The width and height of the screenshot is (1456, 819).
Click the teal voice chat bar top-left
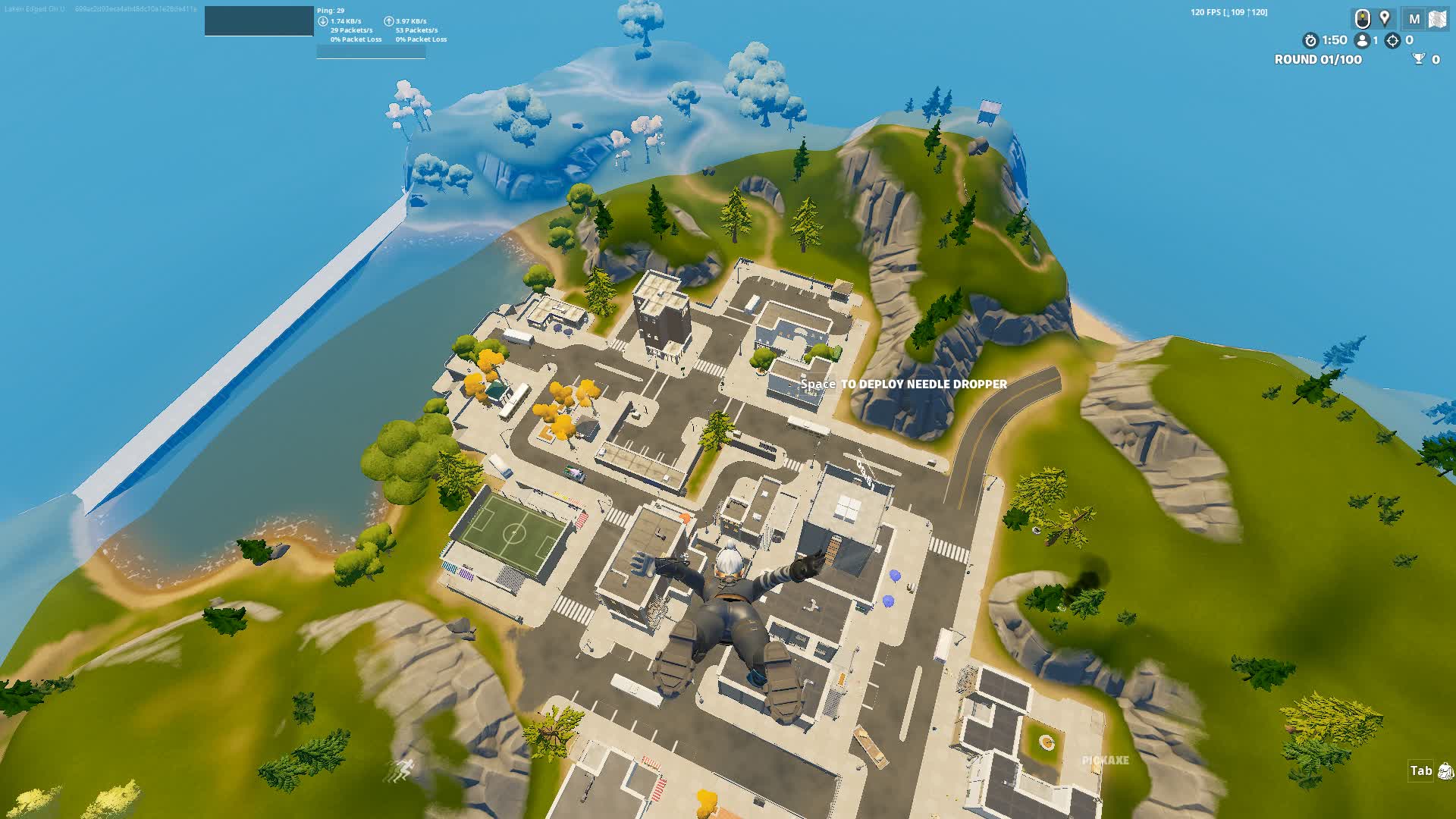coord(259,20)
